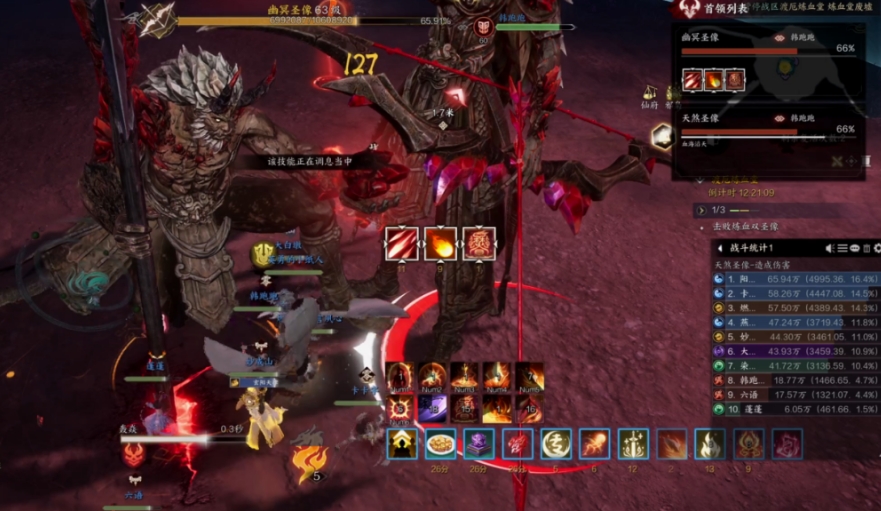The width and height of the screenshot is (881, 511).
Task: Activate the golden figure skill in the hotbar
Action: tap(403, 444)
